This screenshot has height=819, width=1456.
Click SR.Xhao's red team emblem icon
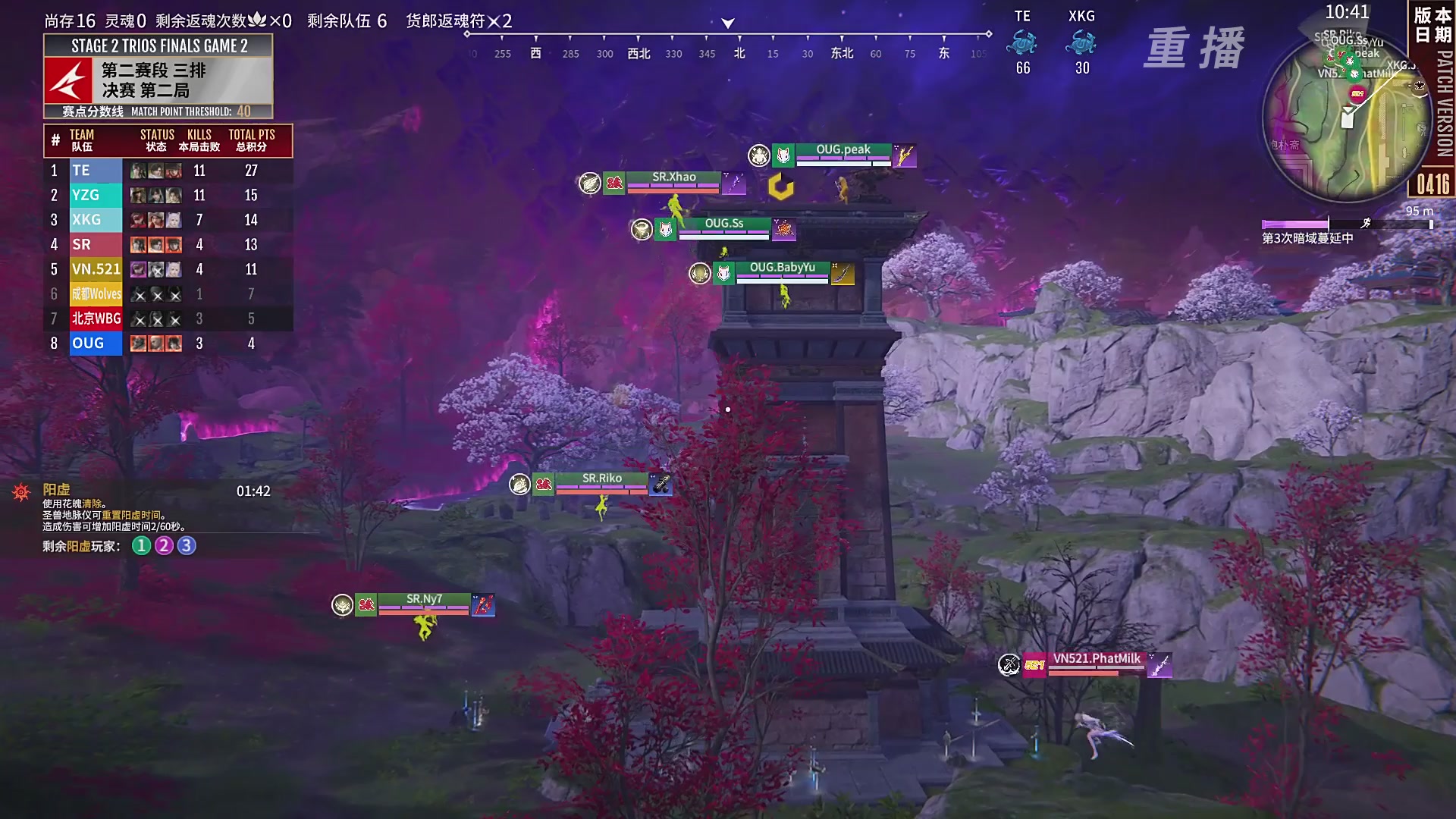(613, 182)
